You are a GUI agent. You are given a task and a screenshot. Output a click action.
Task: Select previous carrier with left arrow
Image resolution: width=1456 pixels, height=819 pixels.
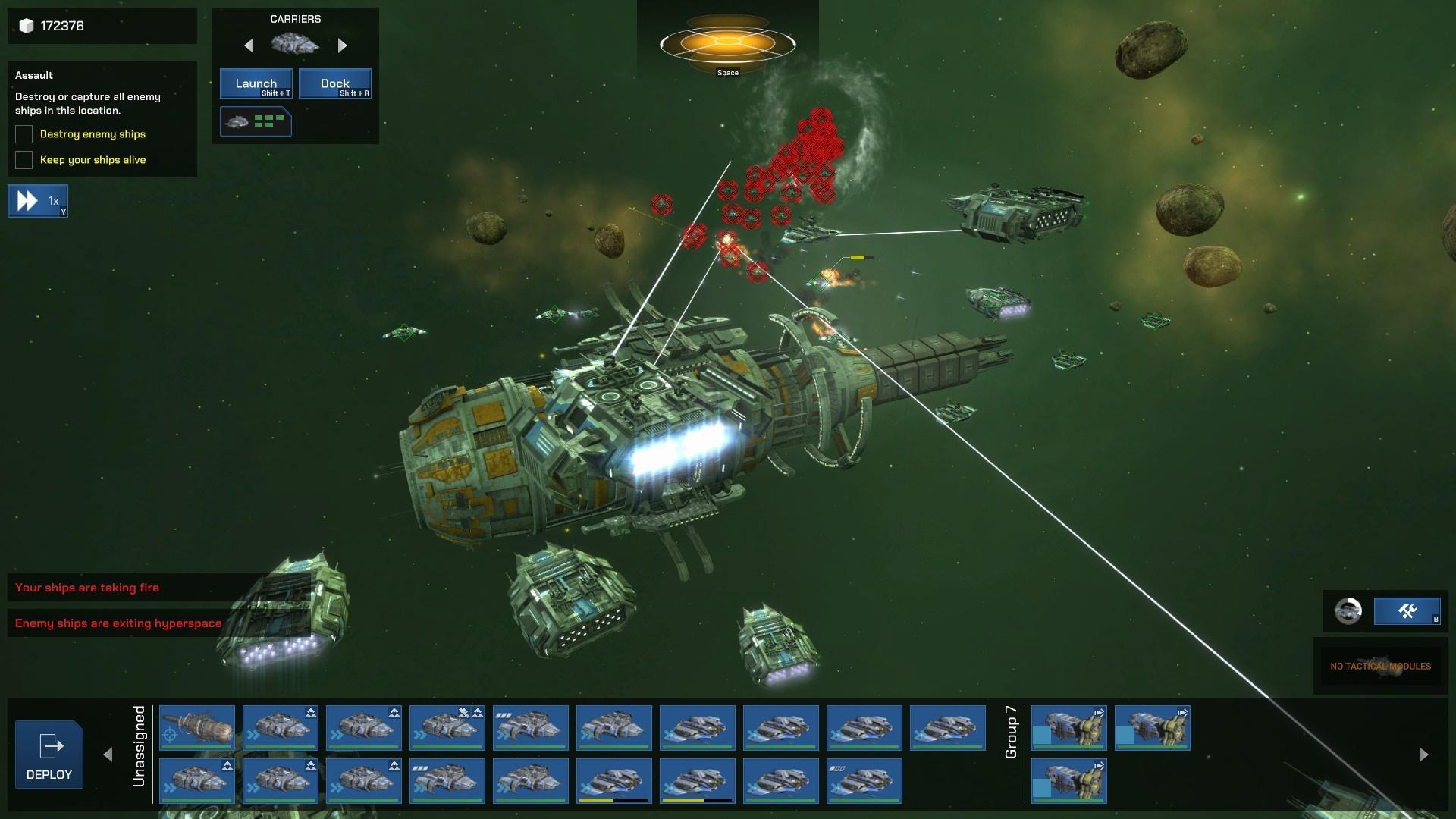click(249, 45)
